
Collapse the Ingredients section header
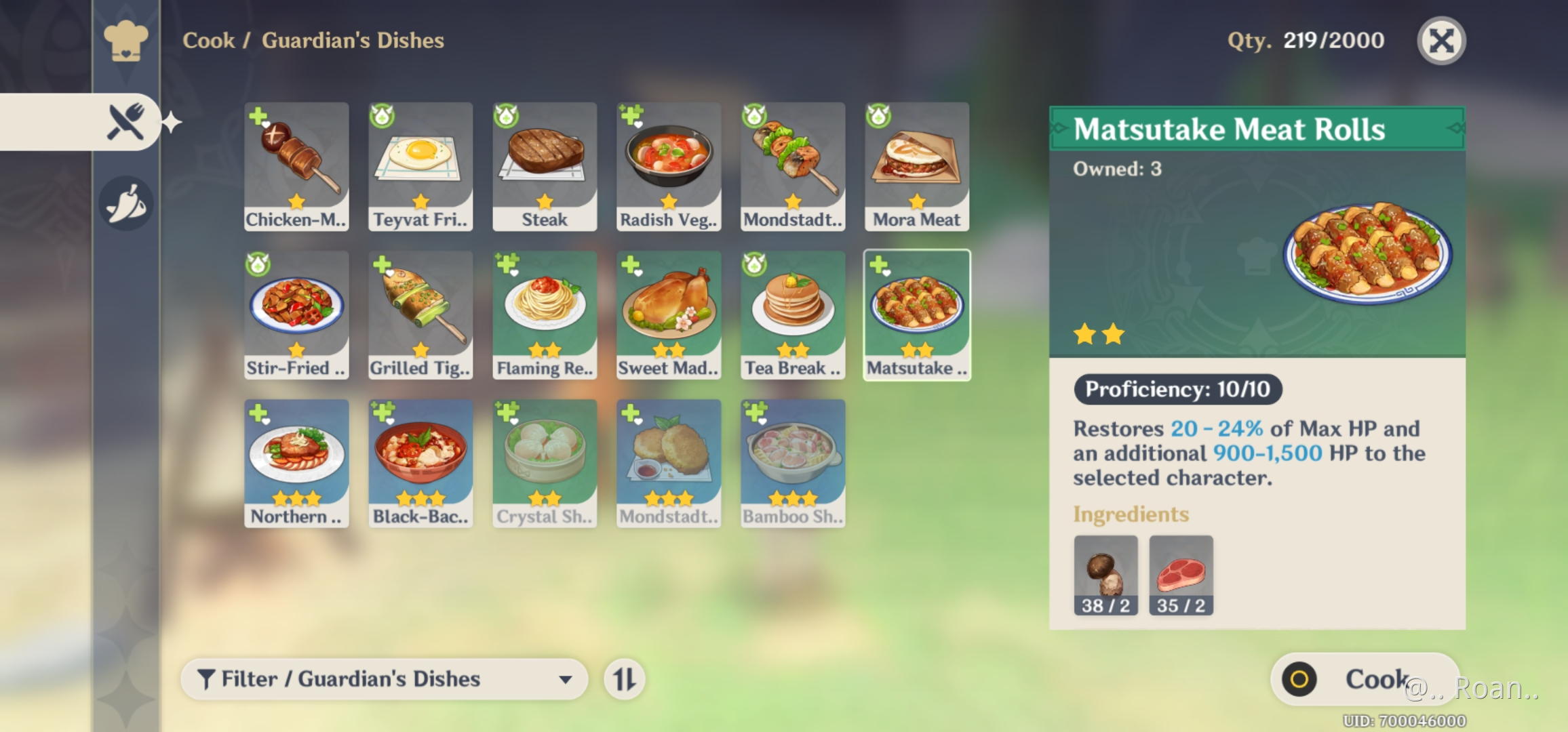point(1132,514)
